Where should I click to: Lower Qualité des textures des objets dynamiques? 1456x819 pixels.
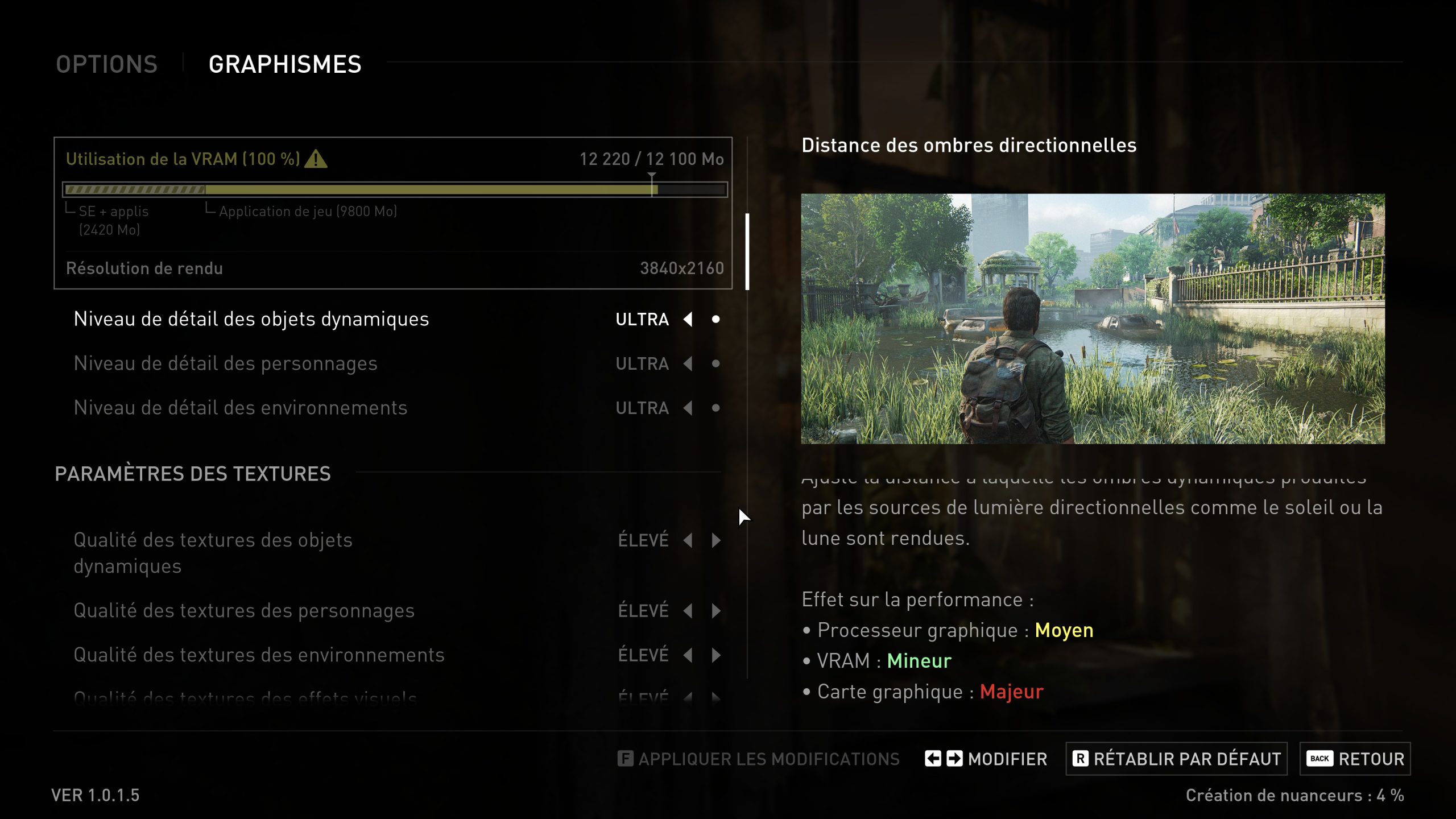pyautogui.click(x=689, y=541)
